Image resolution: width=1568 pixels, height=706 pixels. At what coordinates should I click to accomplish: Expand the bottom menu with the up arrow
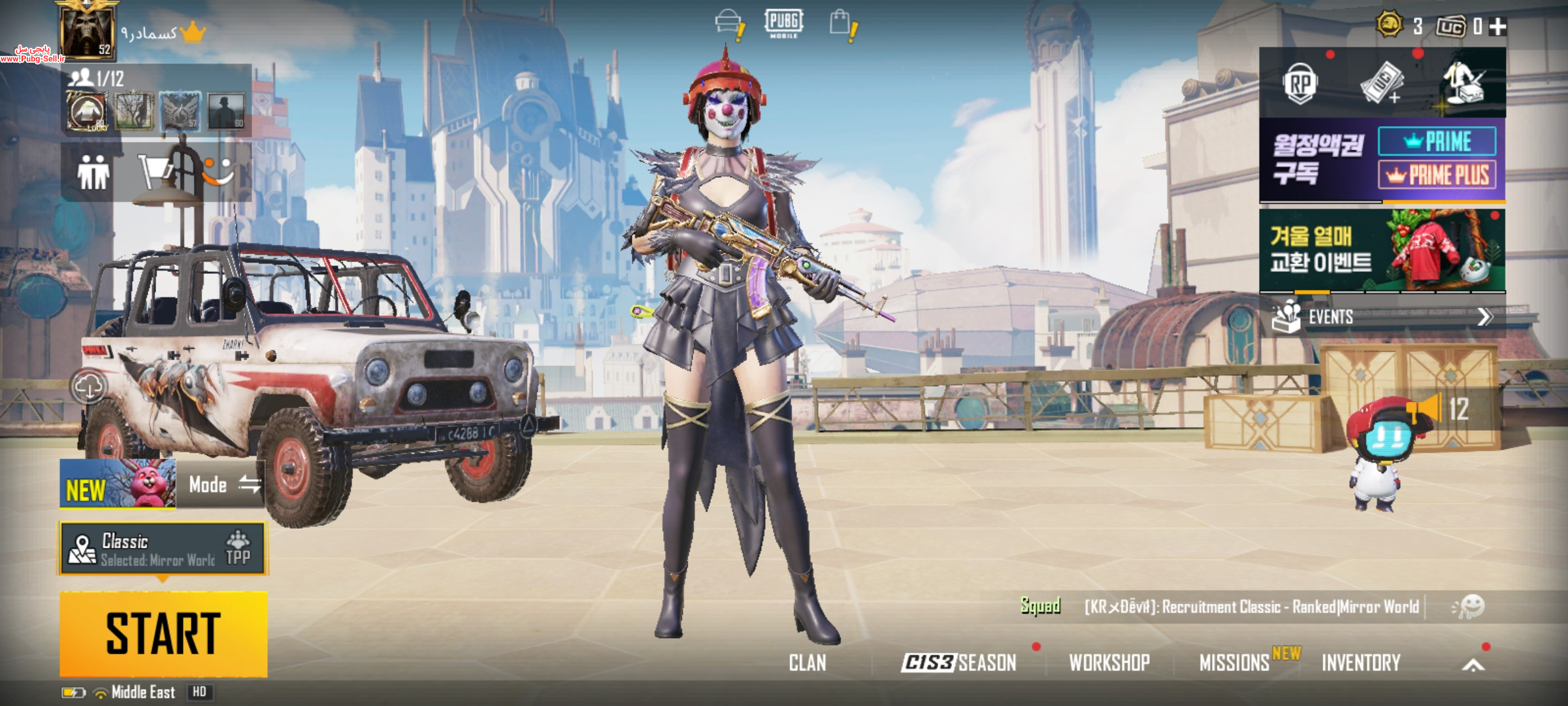click(x=1473, y=665)
